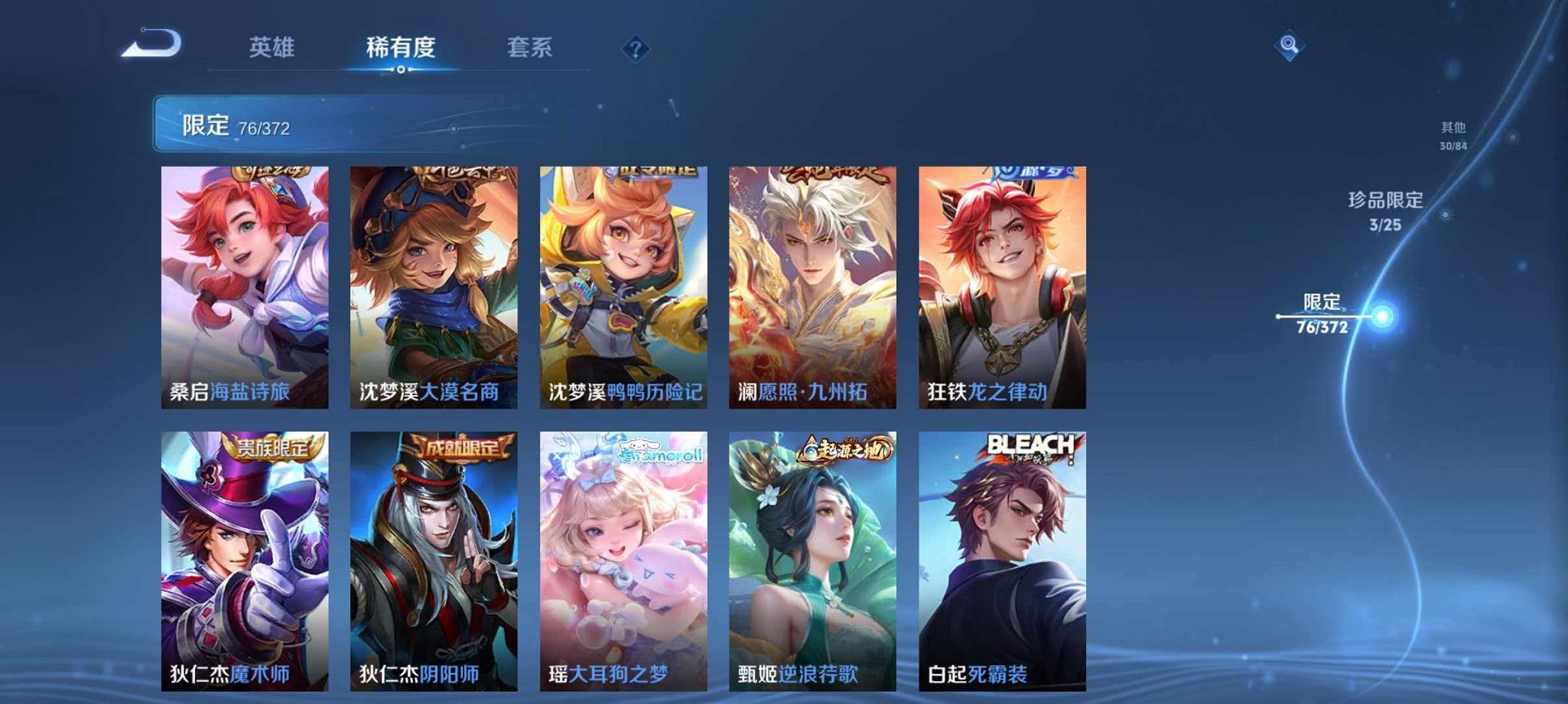The height and width of the screenshot is (704, 1568).
Task: Select 其他 30/84 in side navigation
Action: [x=1453, y=134]
